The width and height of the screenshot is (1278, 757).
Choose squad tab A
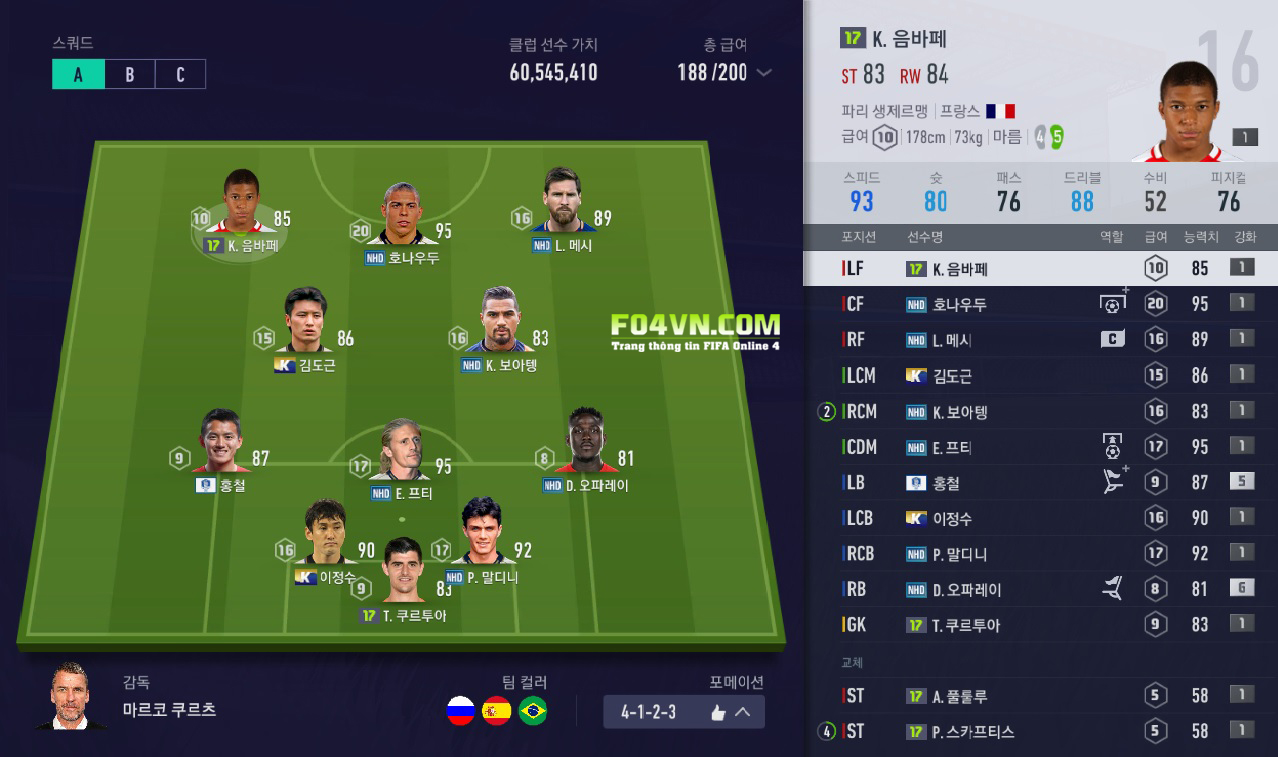click(x=78, y=75)
